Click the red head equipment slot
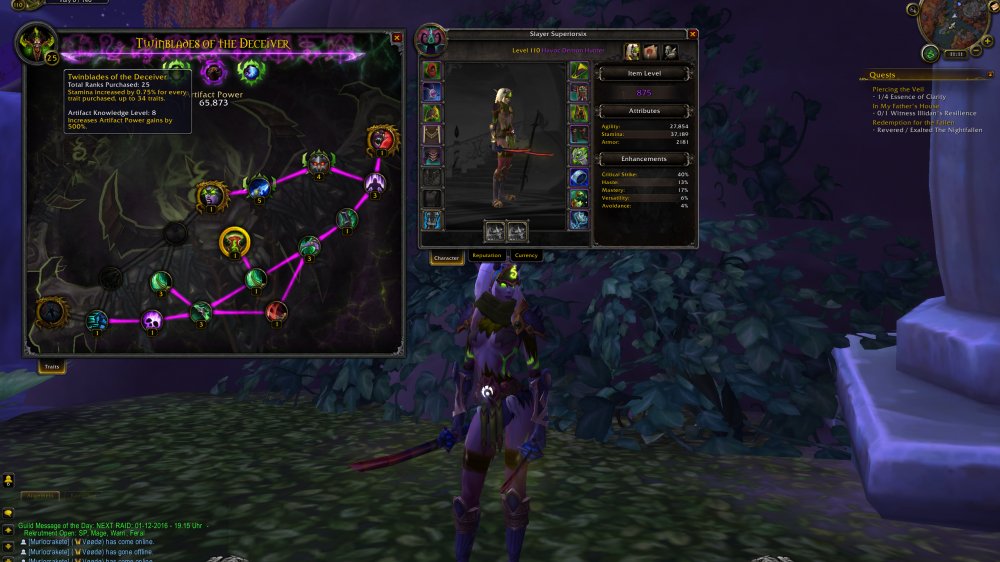Screen dimensions: 1000x562 pyautogui.click(x=432, y=70)
